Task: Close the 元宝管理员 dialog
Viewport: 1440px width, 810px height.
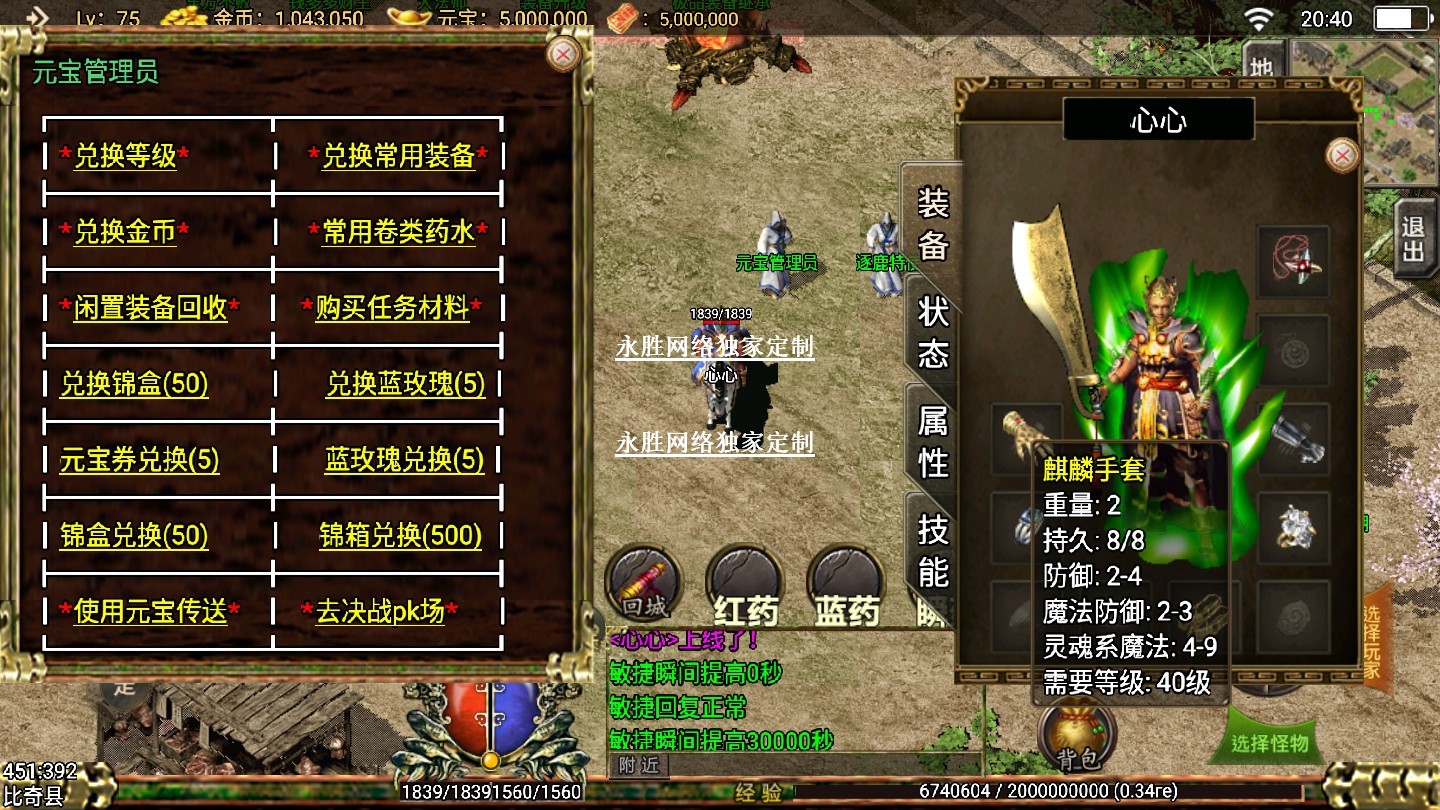Action: click(564, 54)
